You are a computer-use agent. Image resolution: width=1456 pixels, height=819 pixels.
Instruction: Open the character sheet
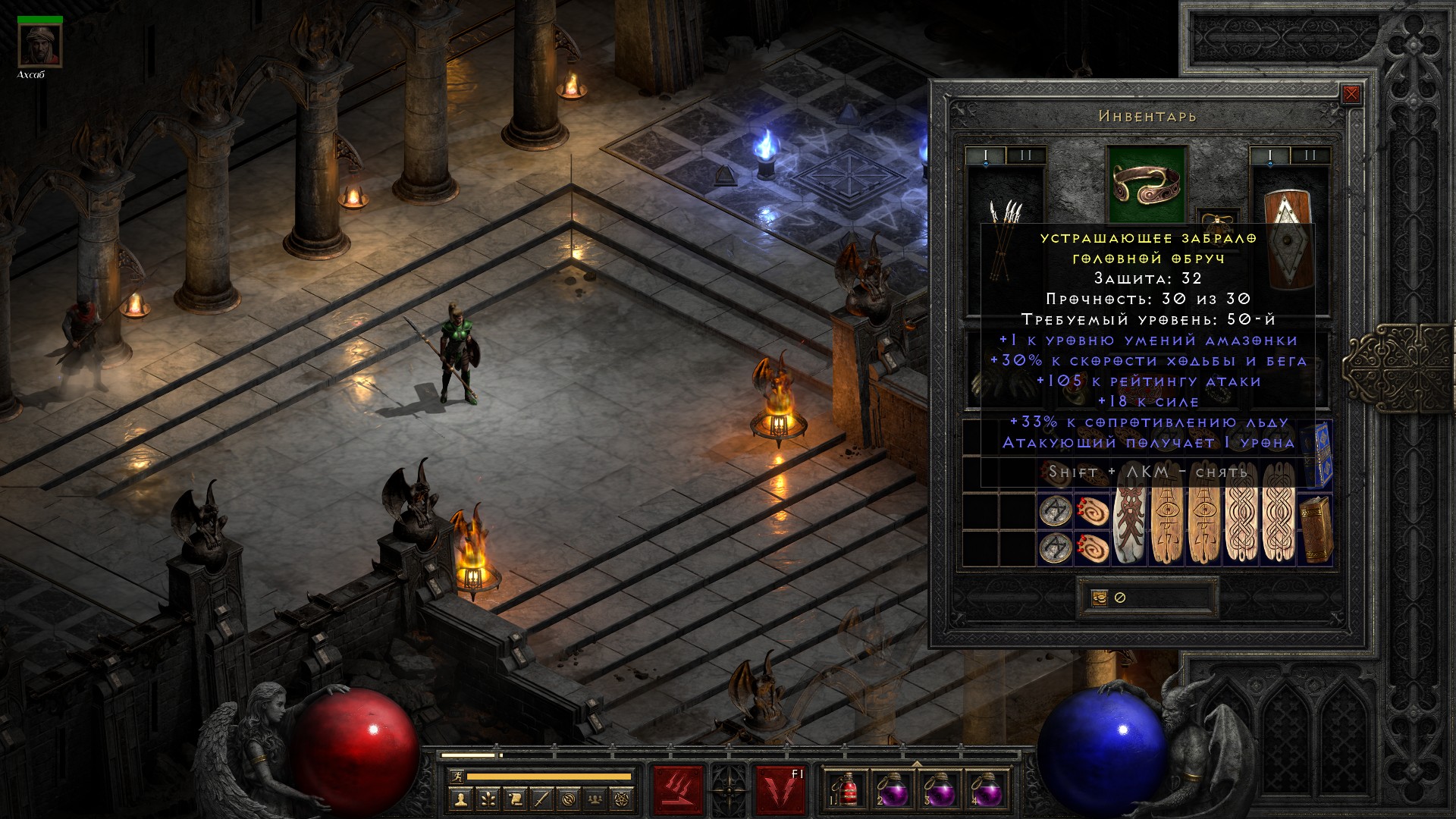pyautogui.click(x=460, y=799)
